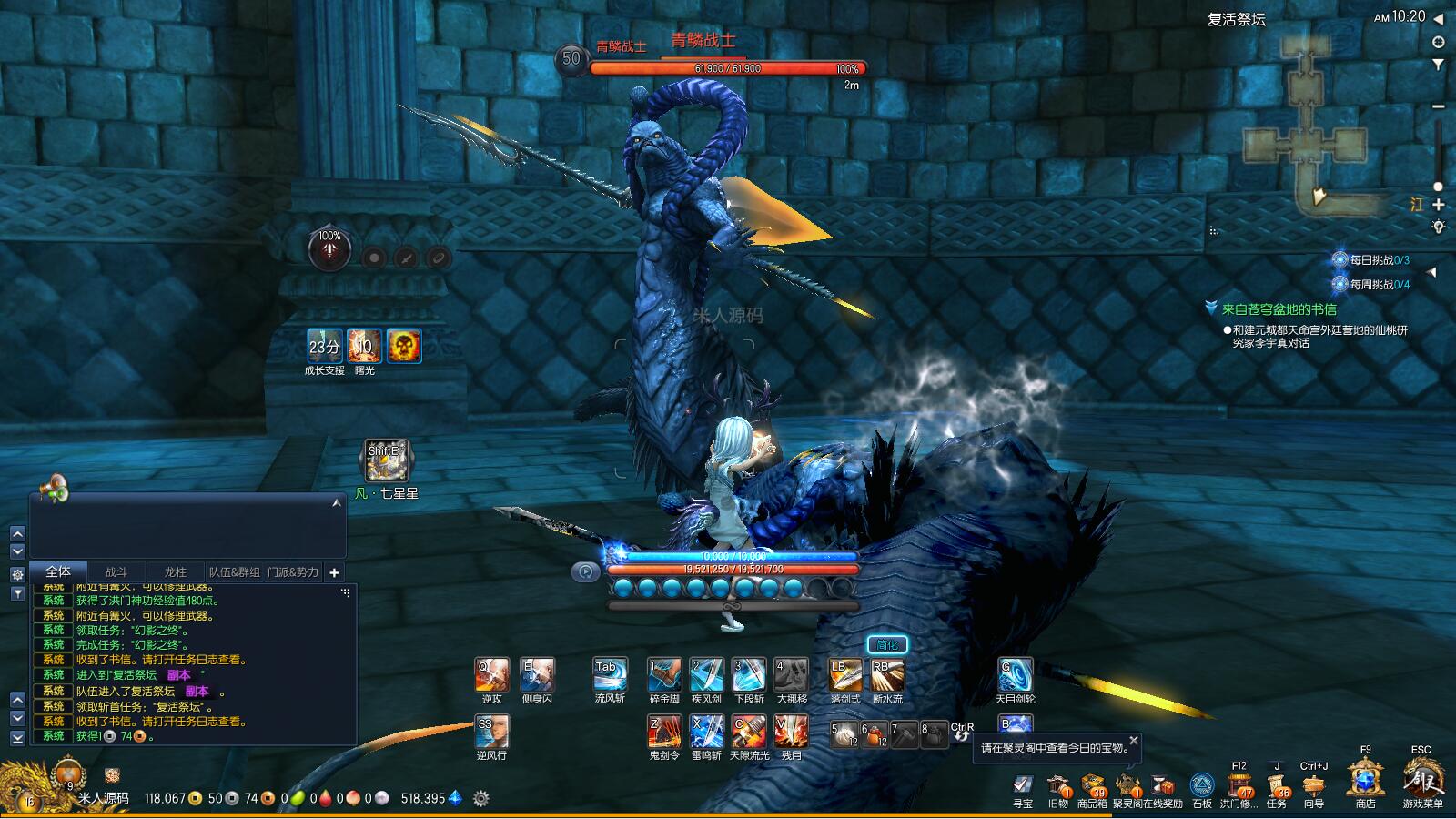Open the 任务 quest log
The width and height of the screenshot is (1456, 819).
(1278, 784)
